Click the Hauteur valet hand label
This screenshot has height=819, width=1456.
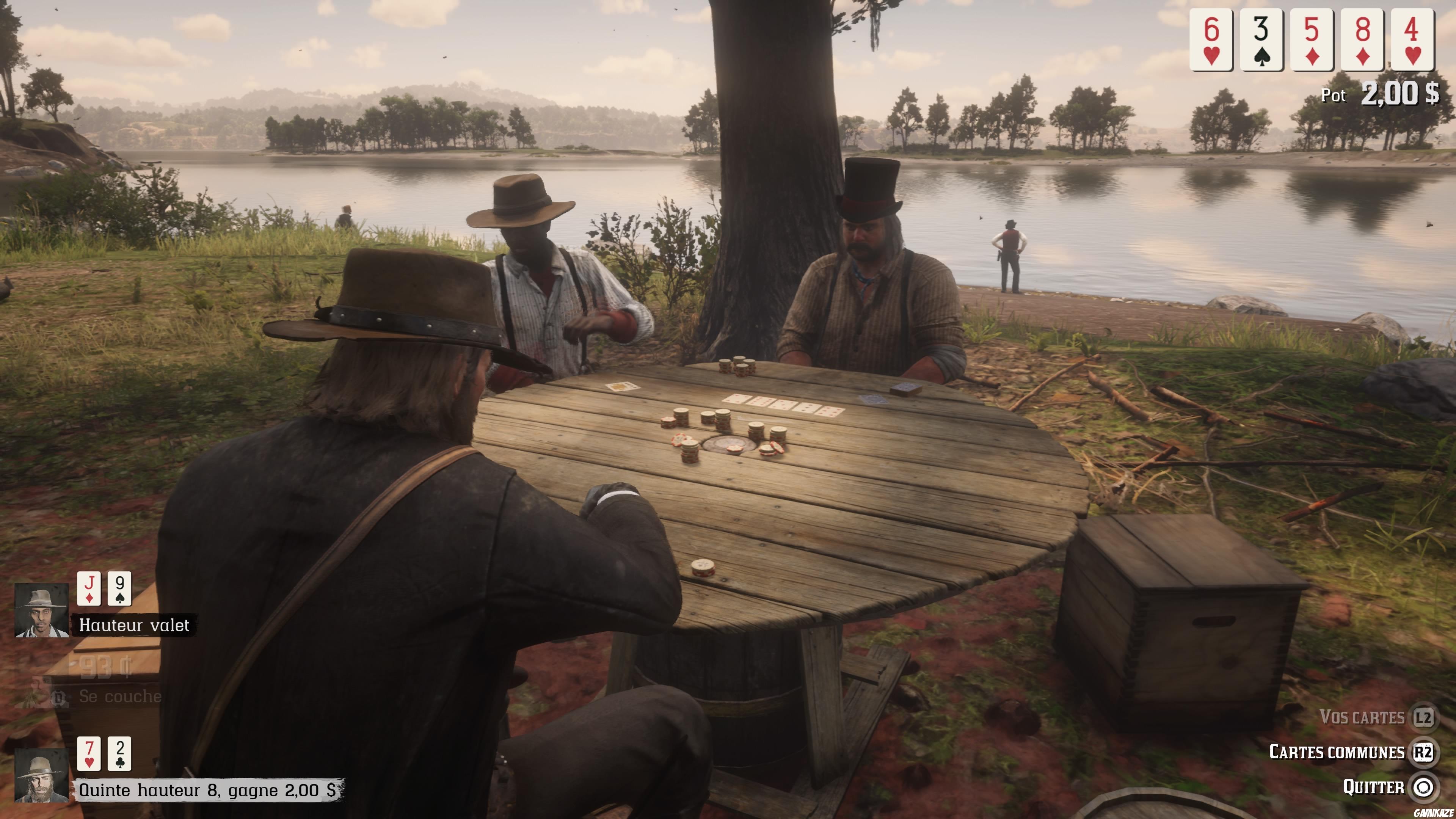(135, 625)
